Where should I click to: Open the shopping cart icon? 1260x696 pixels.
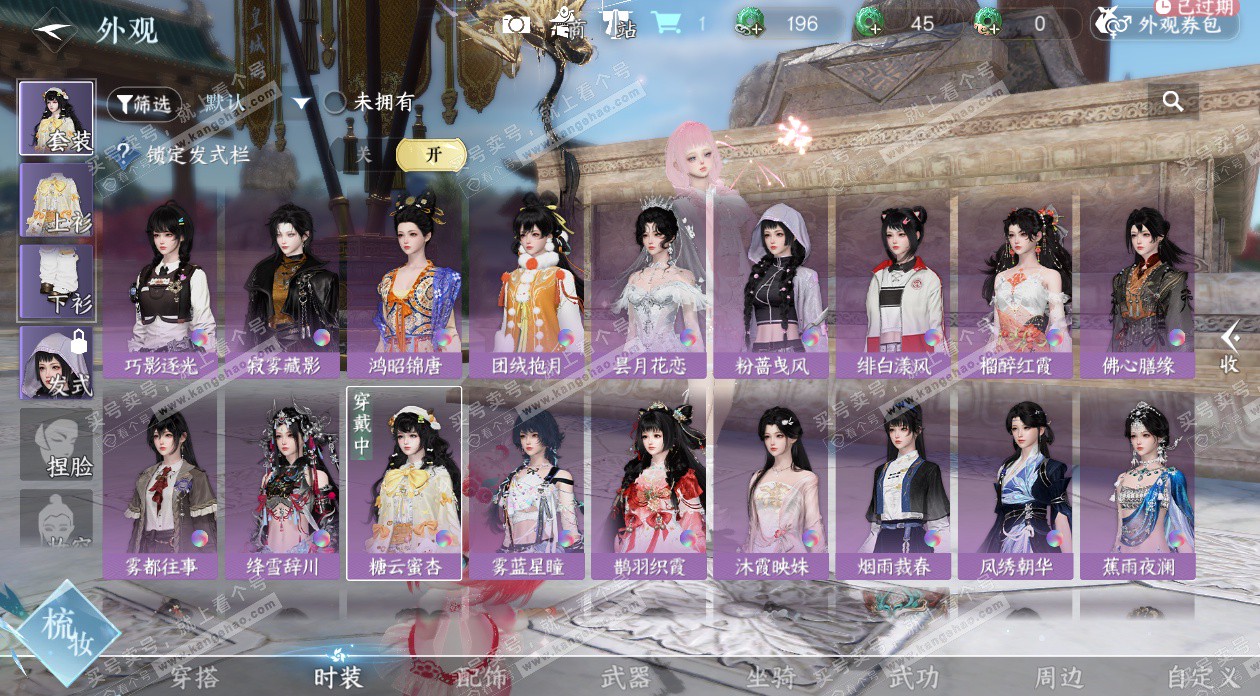coord(665,23)
